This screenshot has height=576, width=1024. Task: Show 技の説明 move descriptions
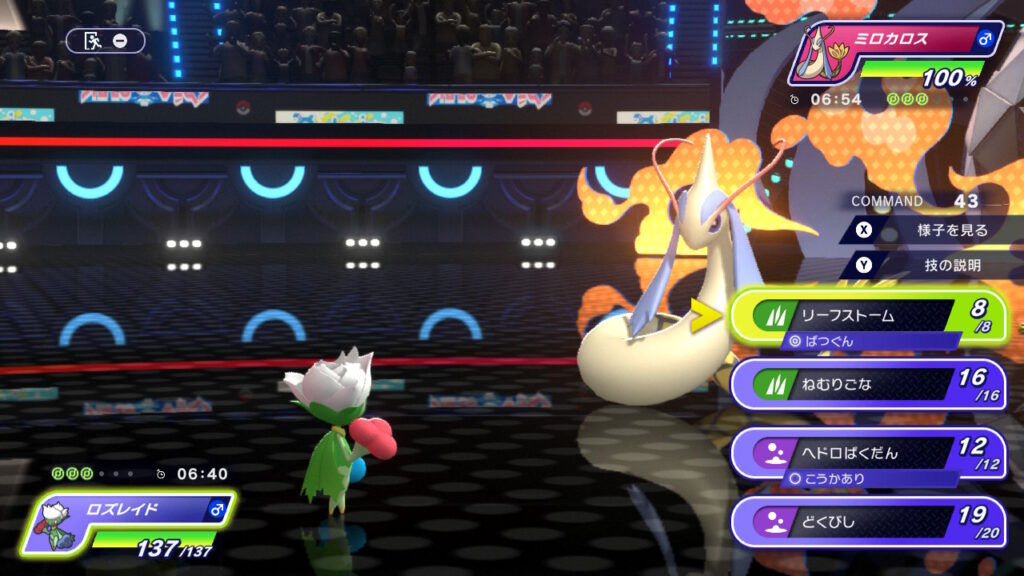click(930, 265)
